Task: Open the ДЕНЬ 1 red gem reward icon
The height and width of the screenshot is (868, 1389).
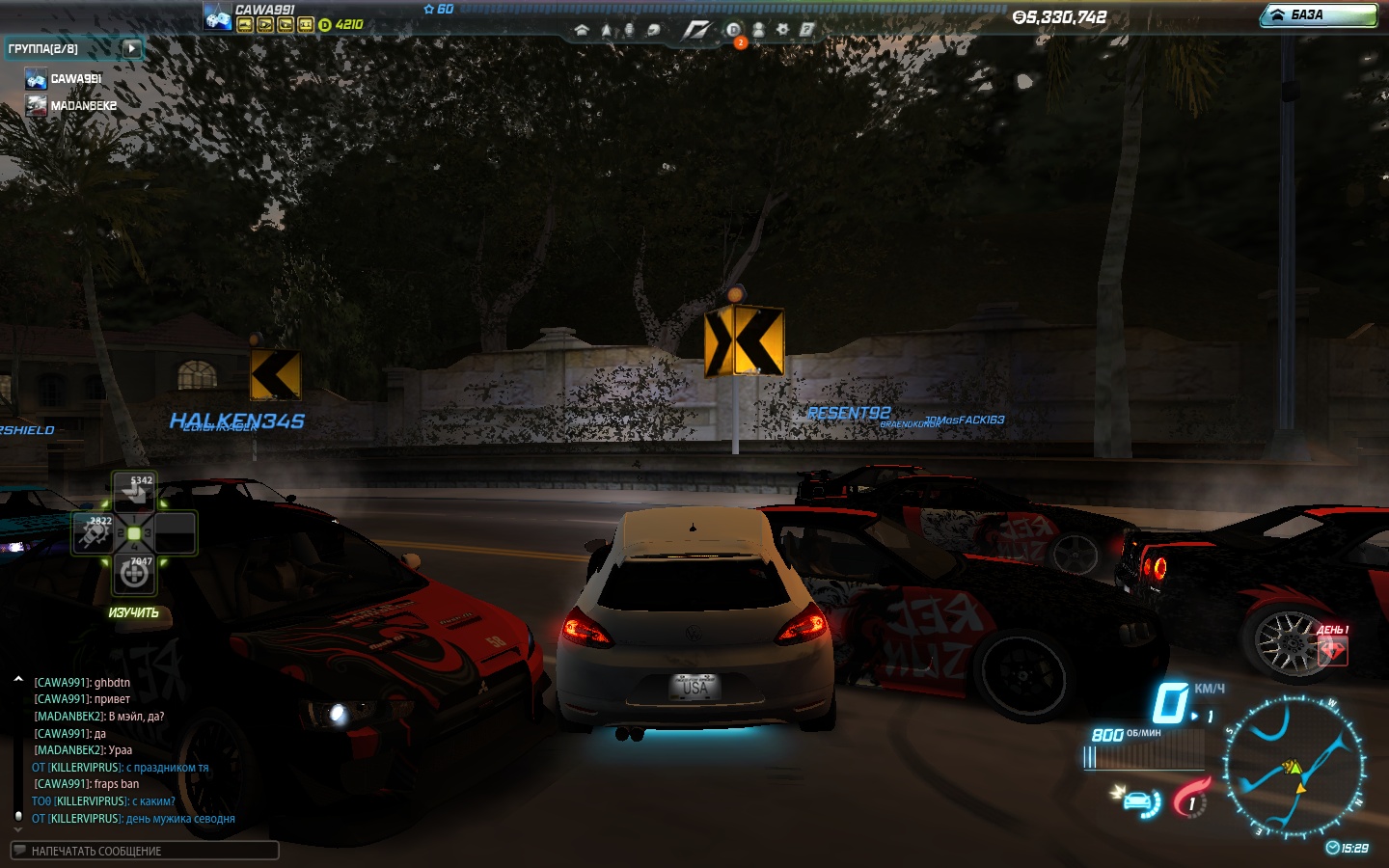Action: pos(1332,649)
